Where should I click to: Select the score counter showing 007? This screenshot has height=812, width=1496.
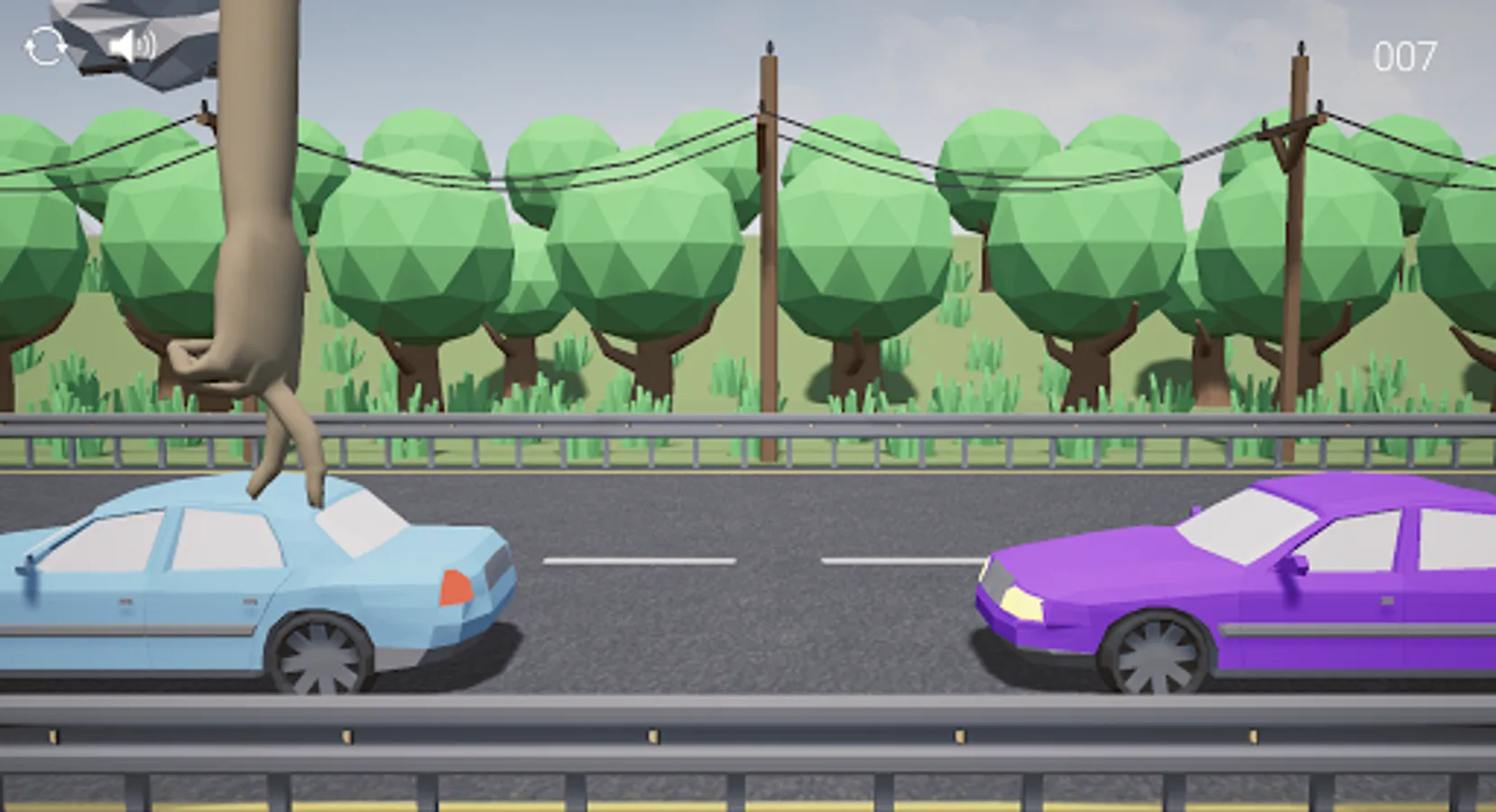pyautogui.click(x=1404, y=54)
